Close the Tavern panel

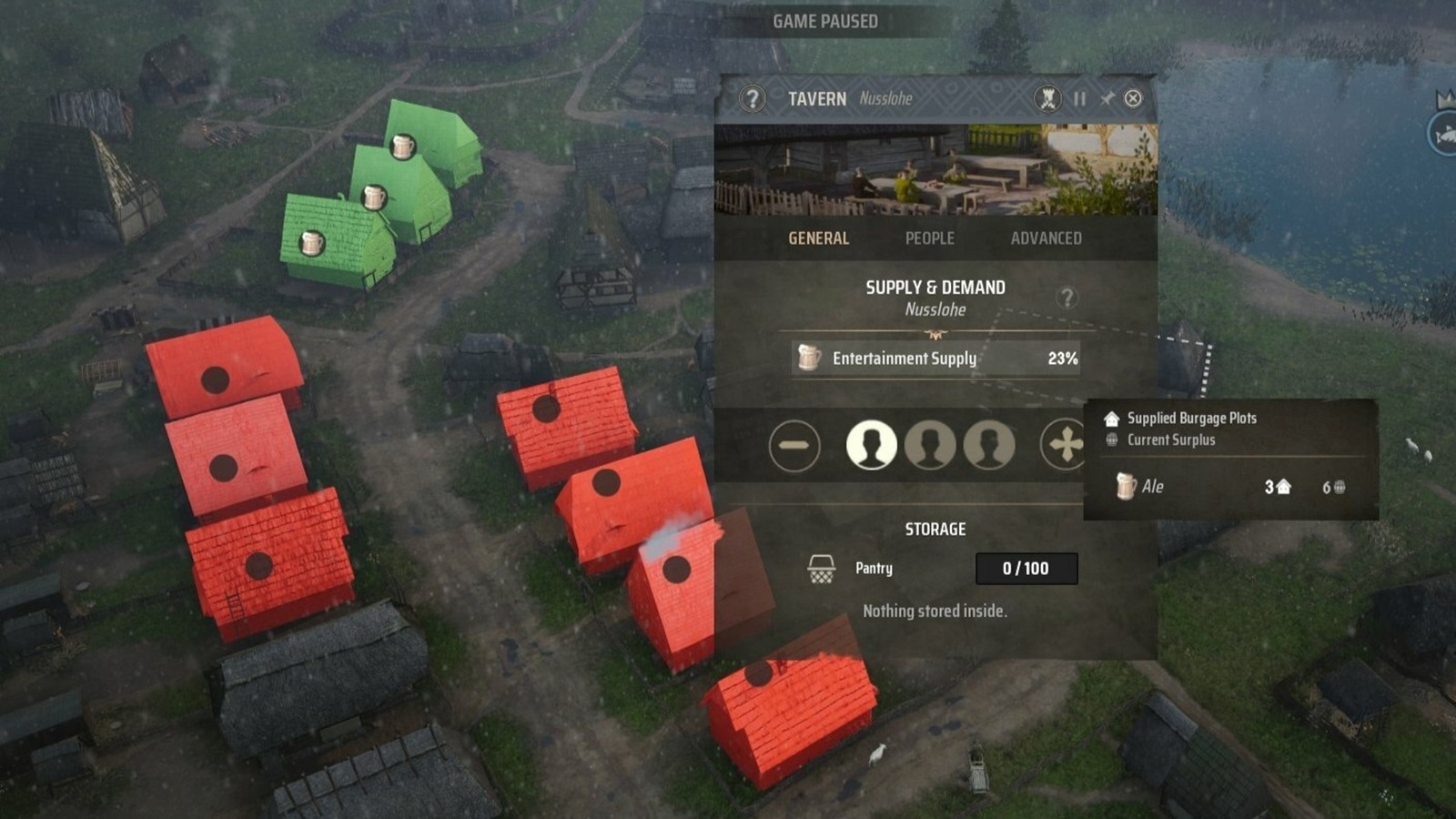click(x=1133, y=98)
